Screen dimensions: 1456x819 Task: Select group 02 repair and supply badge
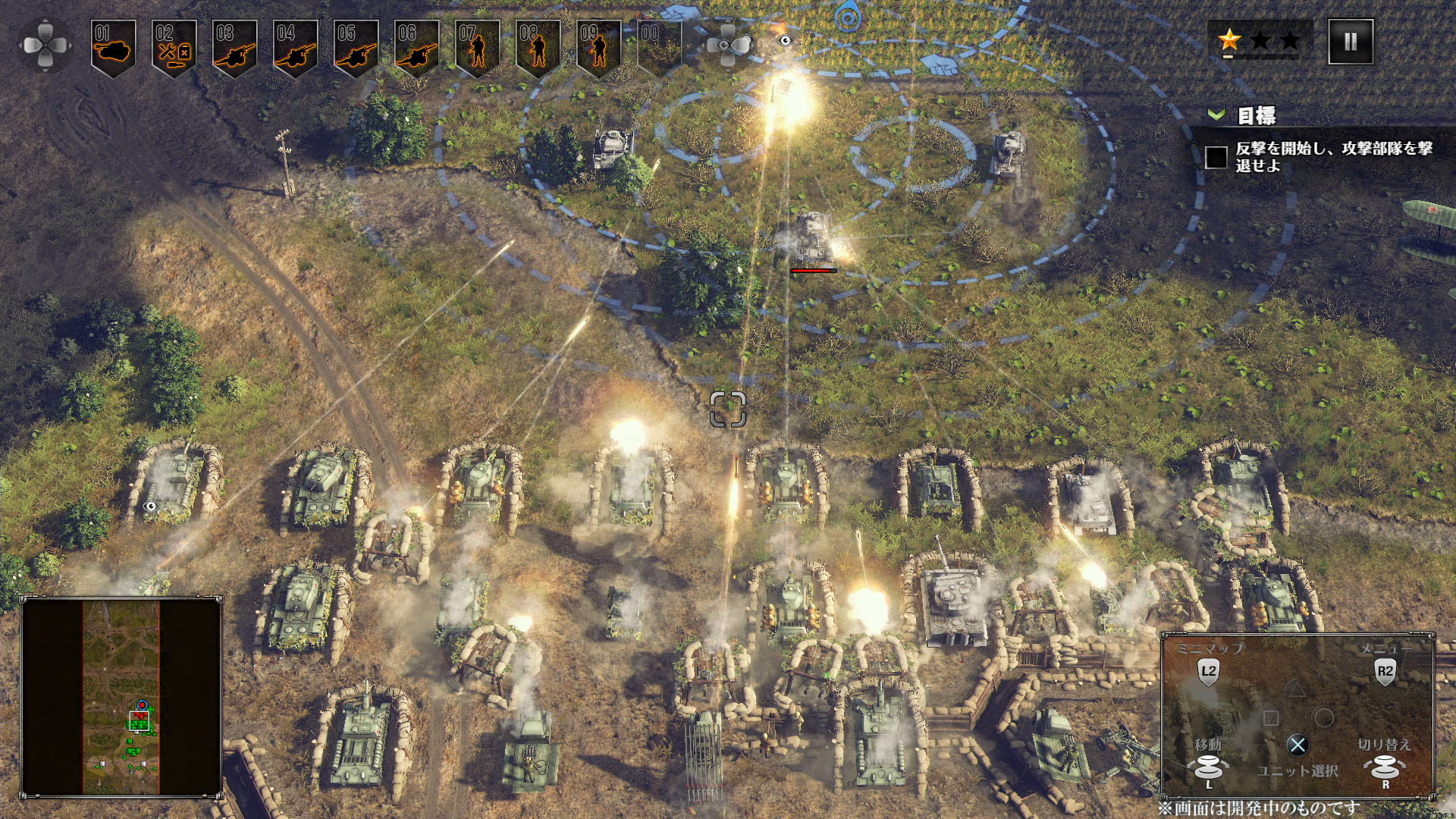[174, 48]
